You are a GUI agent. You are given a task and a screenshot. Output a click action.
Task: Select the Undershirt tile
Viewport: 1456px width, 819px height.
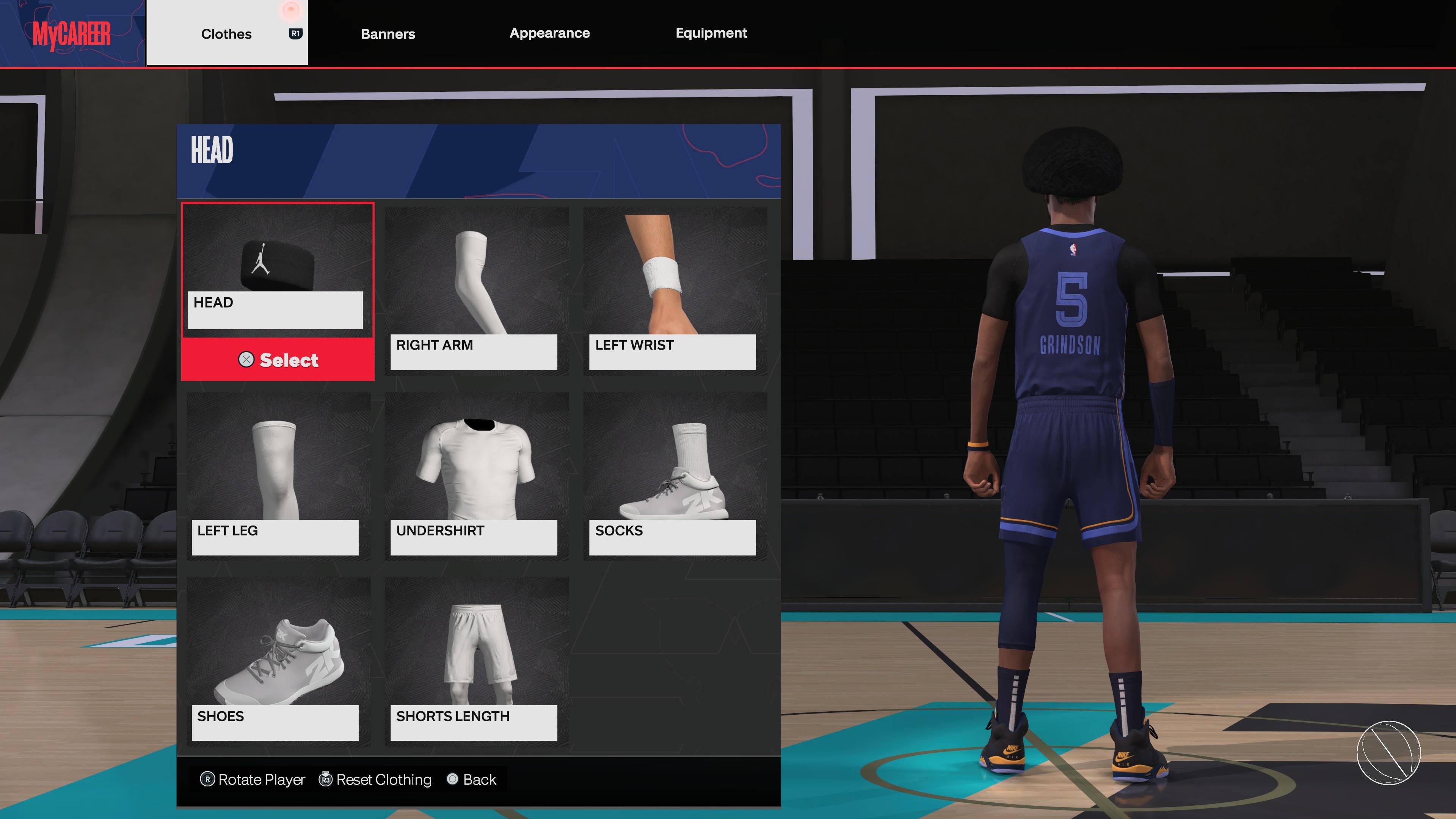click(x=476, y=474)
